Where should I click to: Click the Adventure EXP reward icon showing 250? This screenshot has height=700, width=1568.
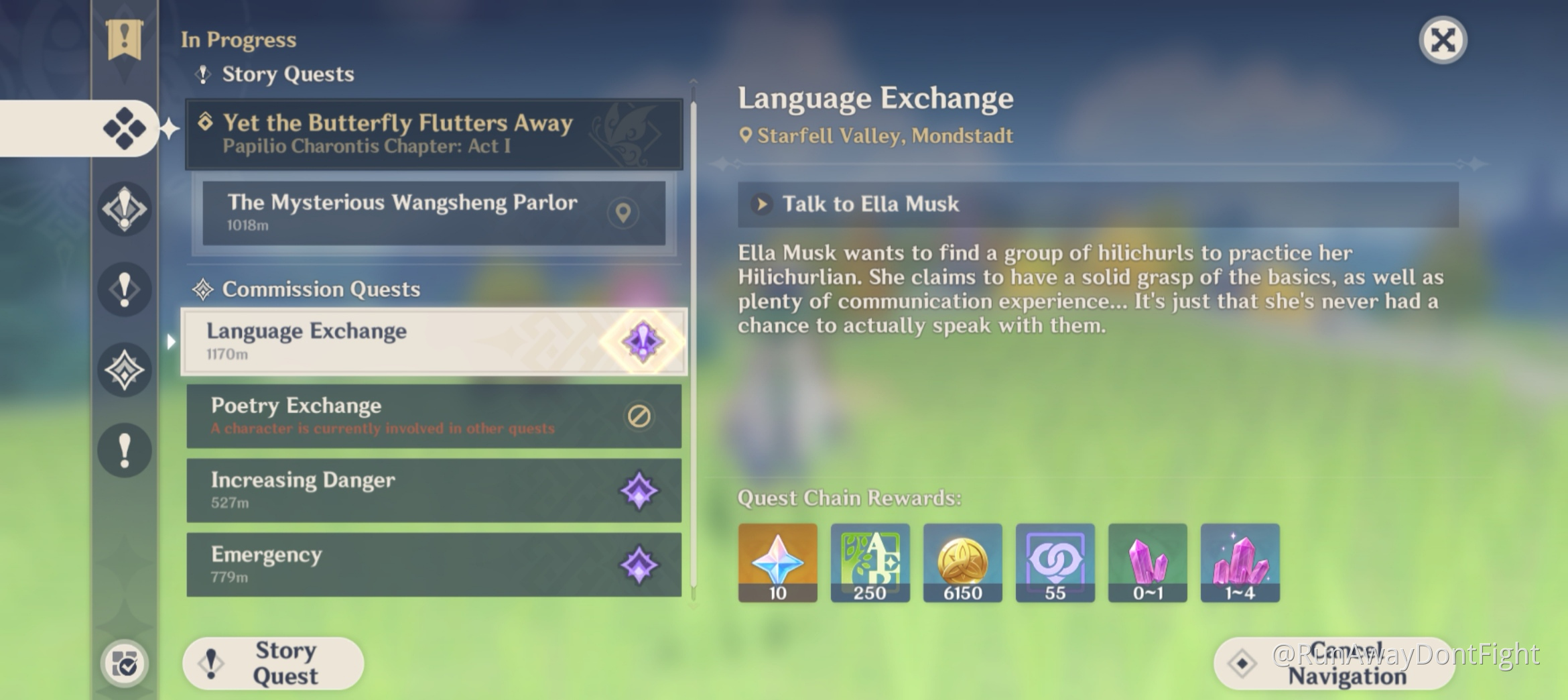coord(870,563)
